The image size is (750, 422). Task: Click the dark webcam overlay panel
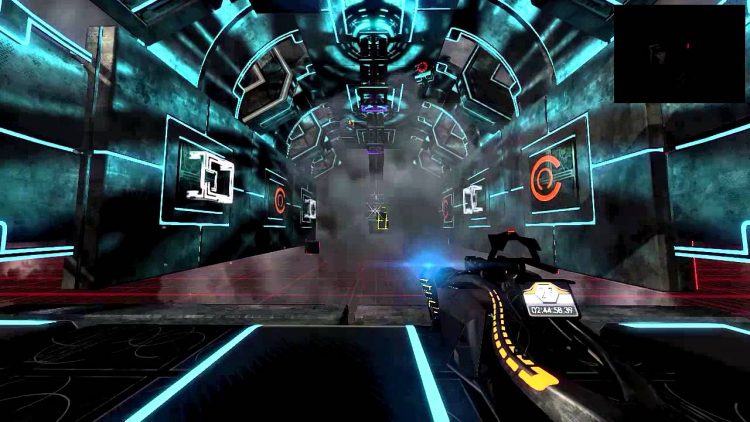pyautogui.click(x=679, y=52)
